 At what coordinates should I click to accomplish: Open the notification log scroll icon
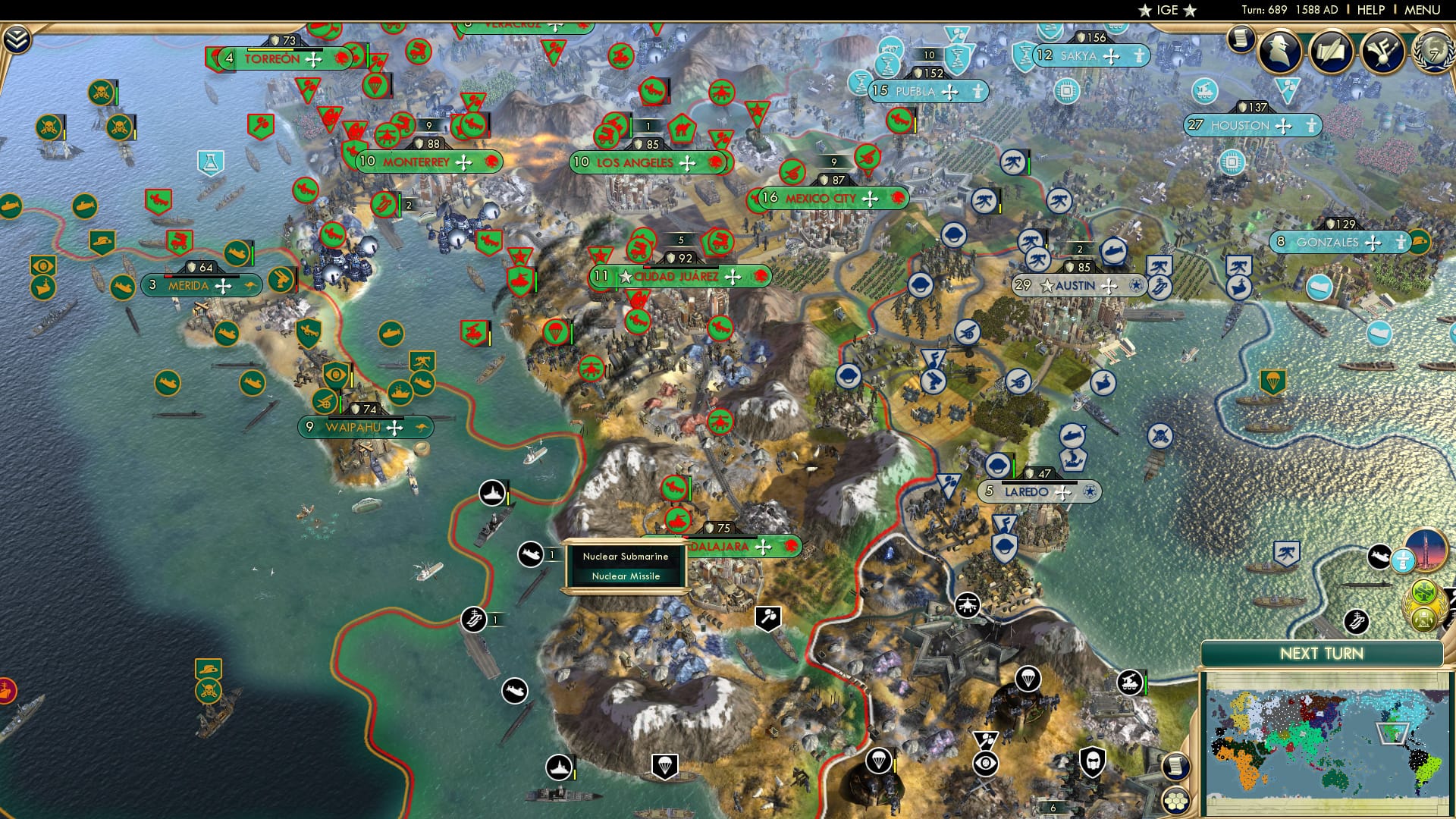[x=1242, y=38]
